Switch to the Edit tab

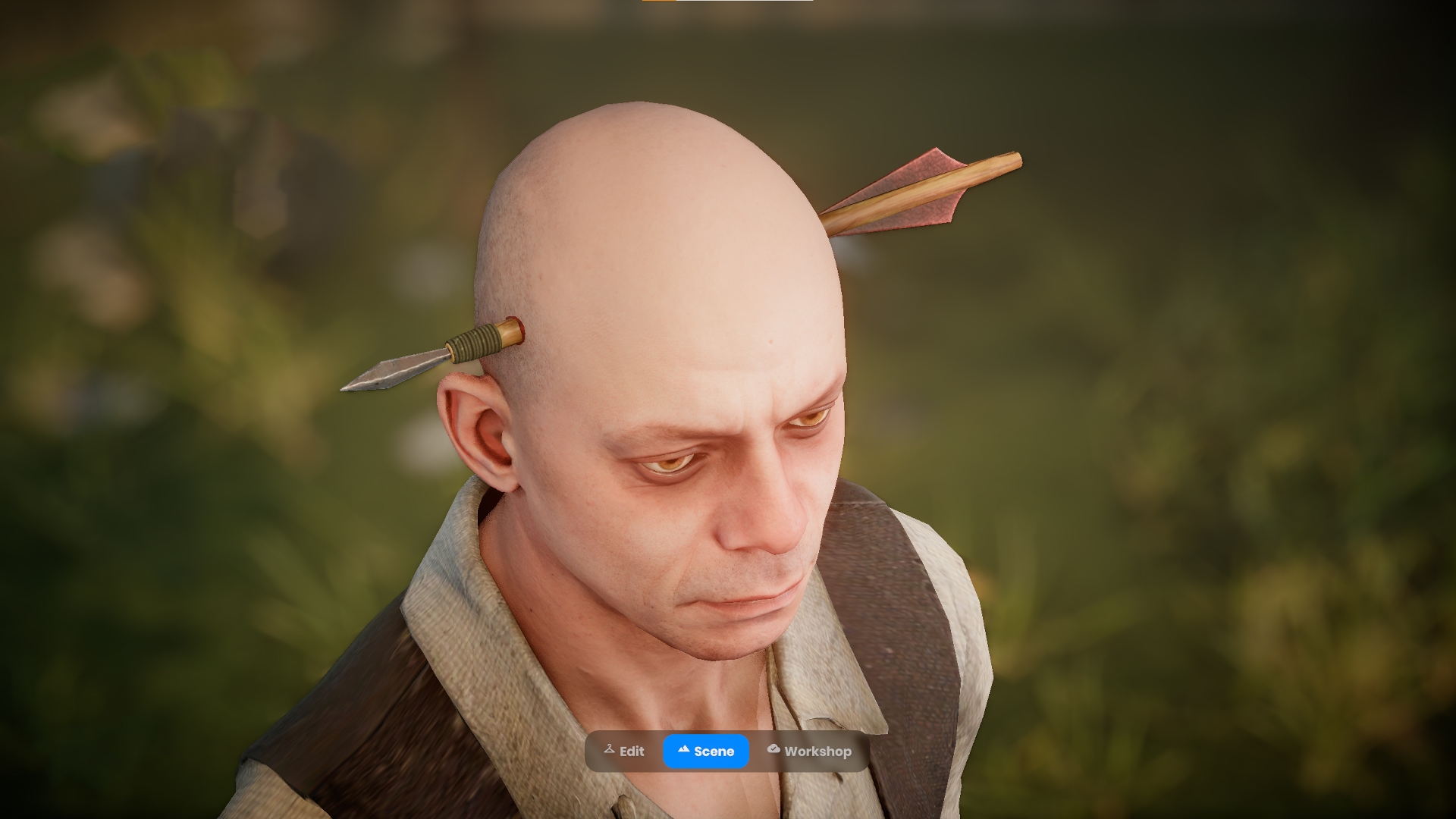(624, 751)
